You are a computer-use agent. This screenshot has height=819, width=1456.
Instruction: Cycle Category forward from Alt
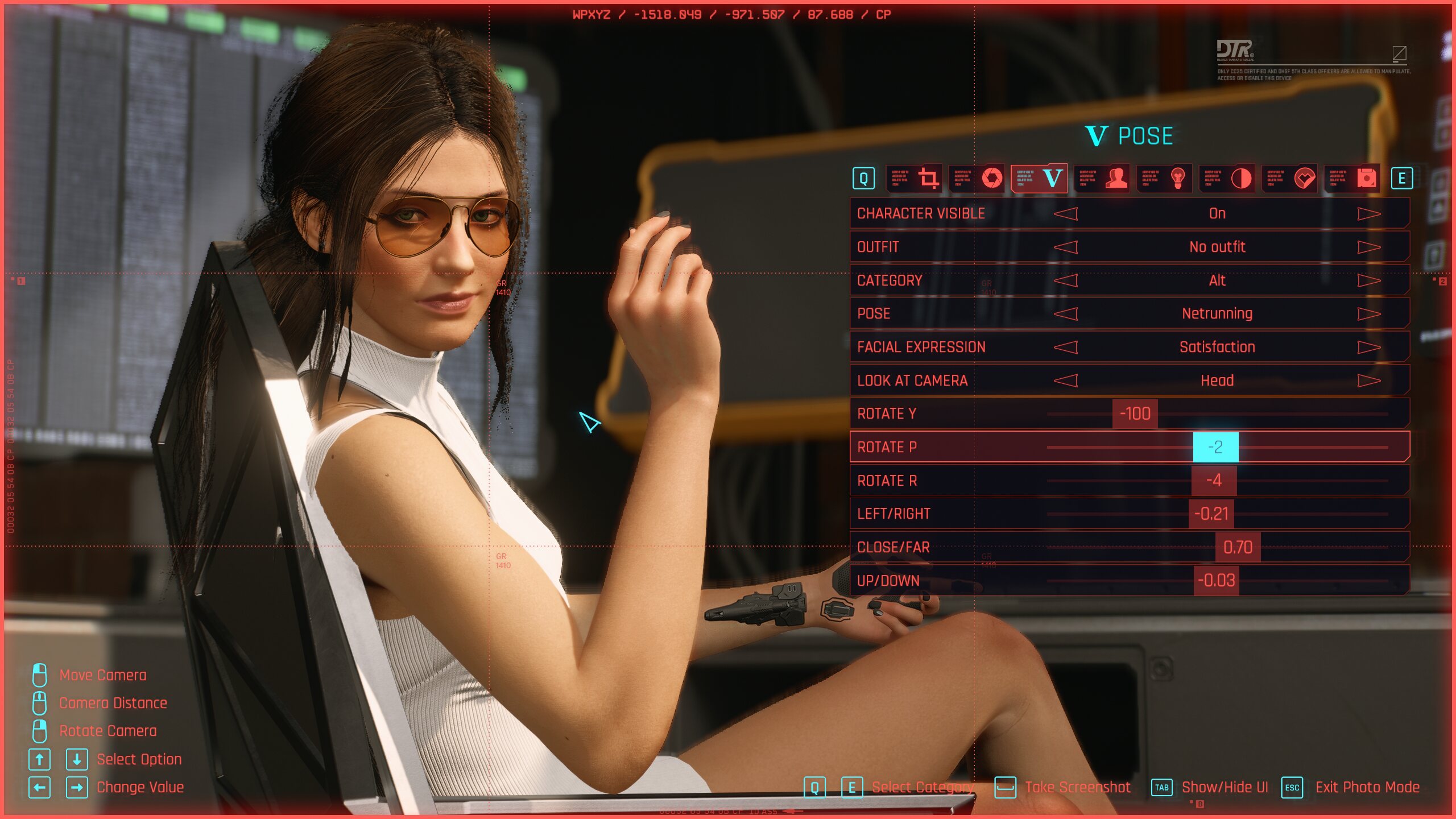pos(1368,280)
